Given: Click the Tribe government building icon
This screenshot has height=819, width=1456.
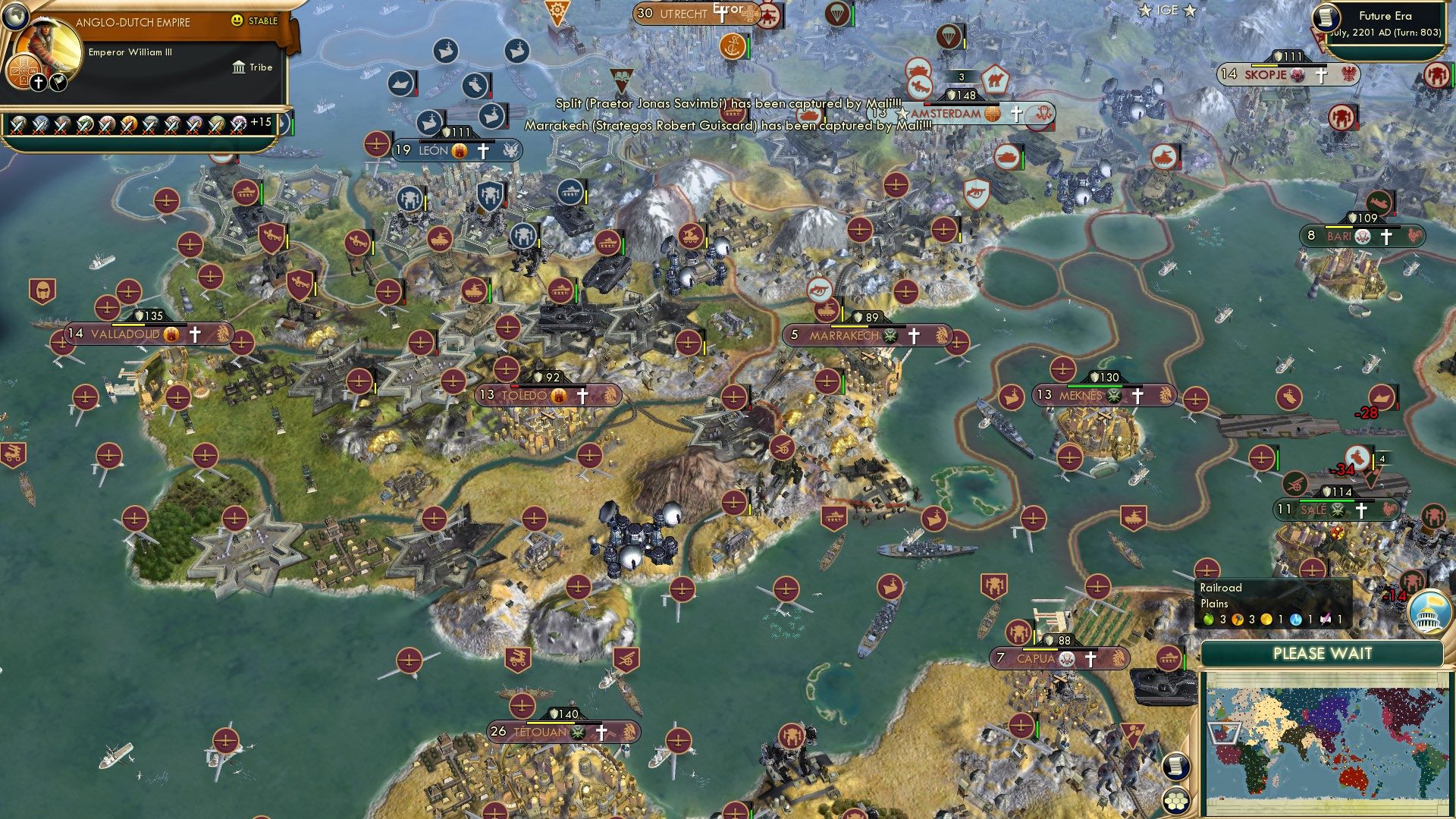Looking at the screenshot, I should pyautogui.click(x=239, y=67).
